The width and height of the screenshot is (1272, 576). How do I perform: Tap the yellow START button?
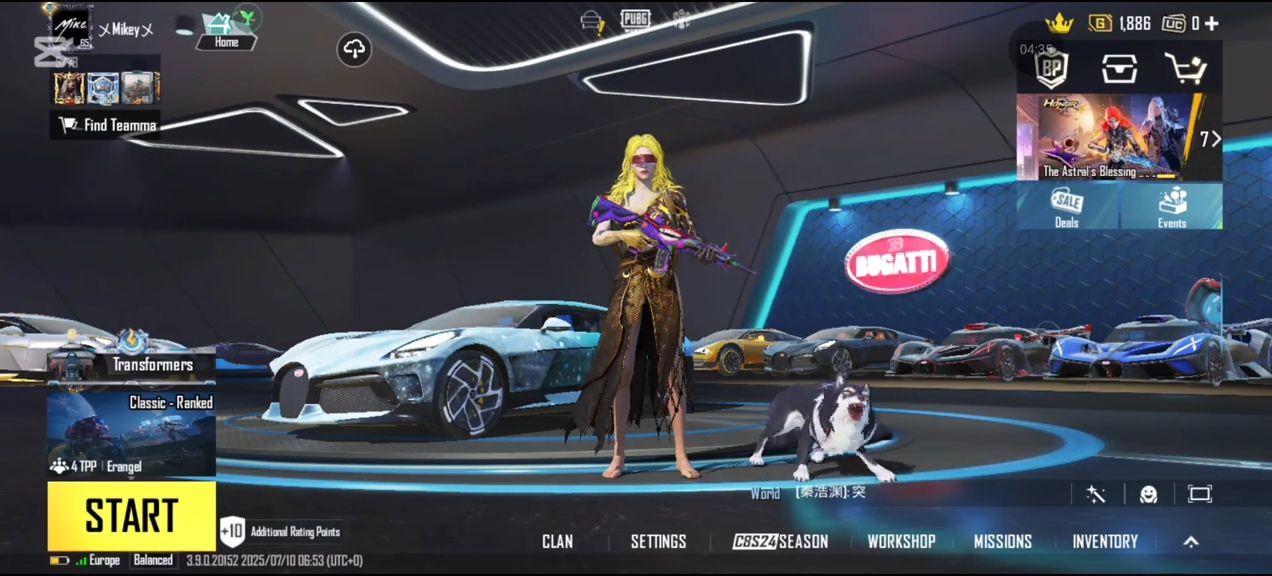click(x=131, y=516)
